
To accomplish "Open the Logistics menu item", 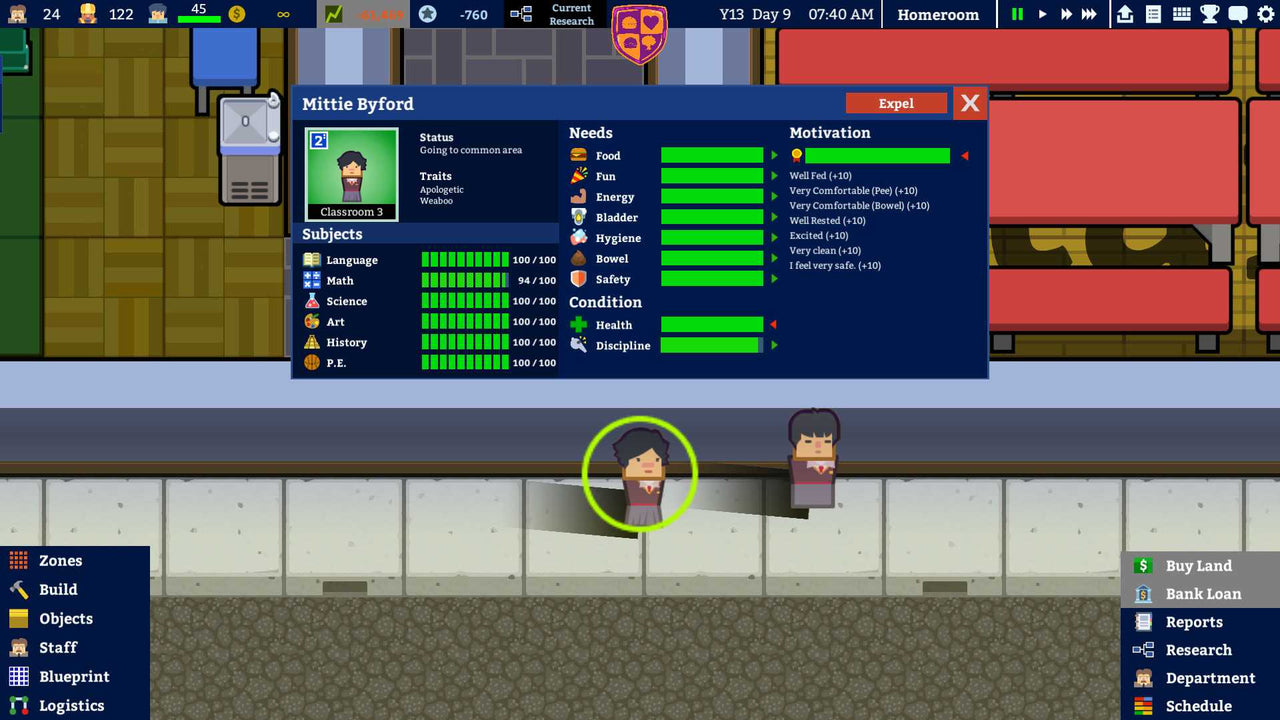I will tap(70, 705).
